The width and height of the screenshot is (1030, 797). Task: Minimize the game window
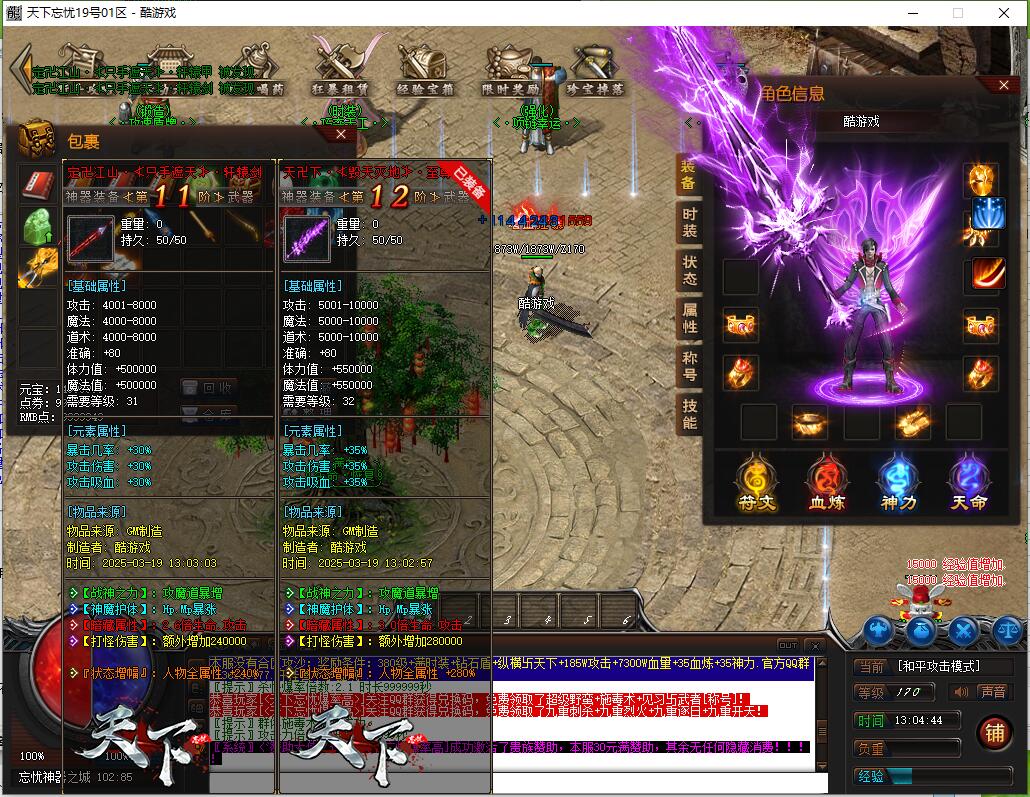[911, 13]
